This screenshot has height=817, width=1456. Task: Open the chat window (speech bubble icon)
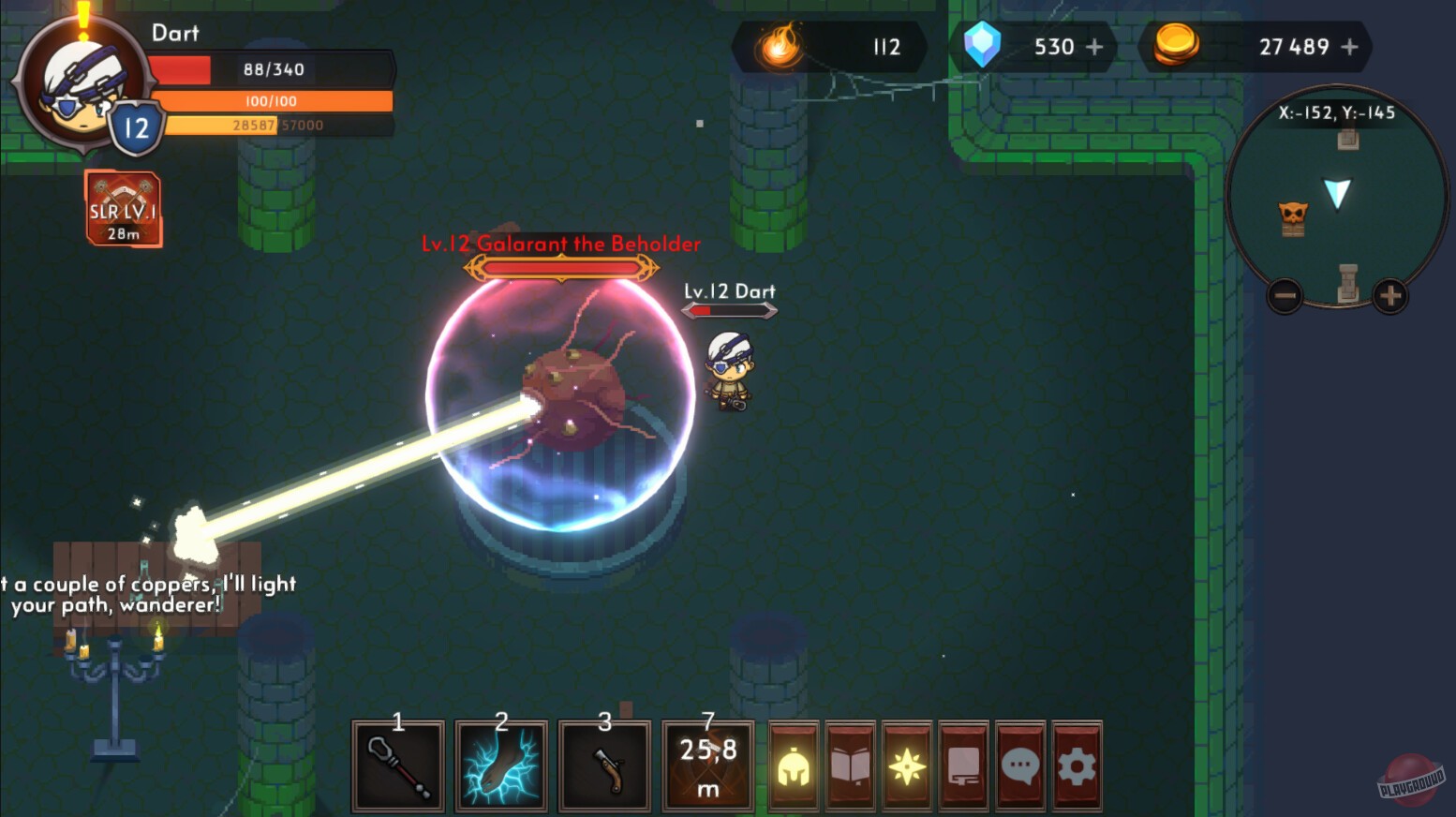pos(1020,765)
